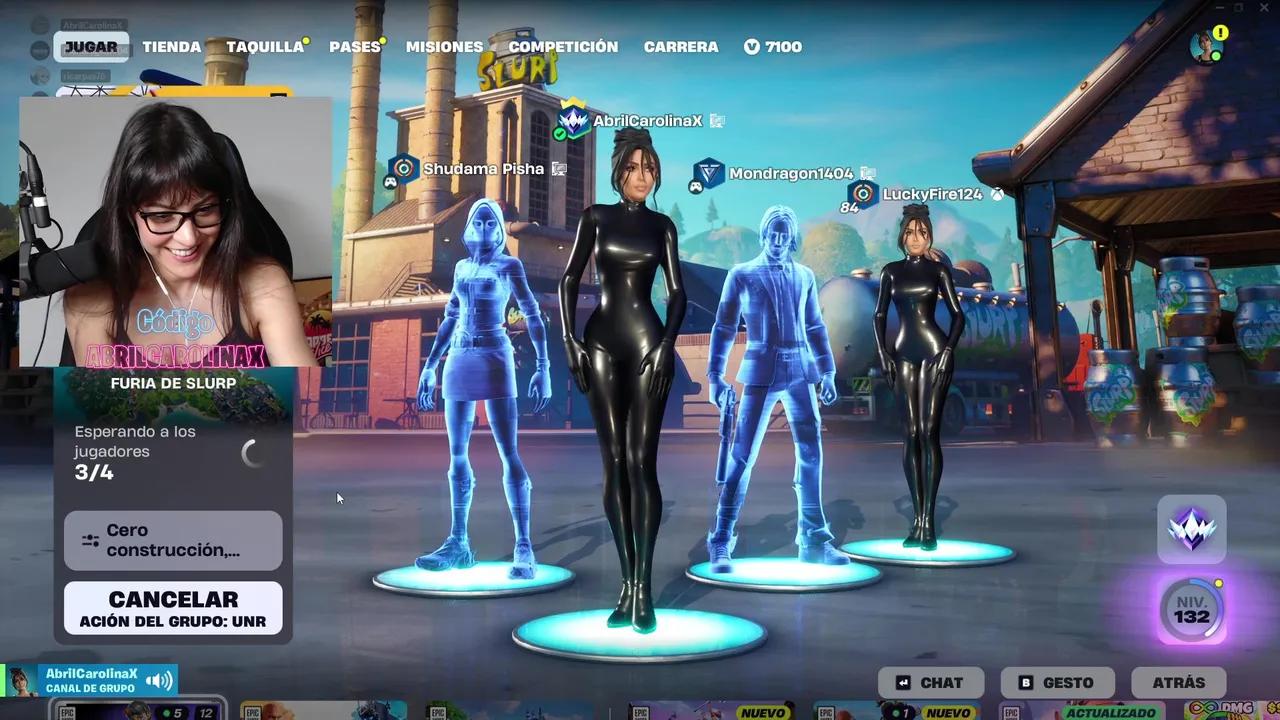1280x720 pixels.
Task: Open the CHAT window
Action: pyautogui.click(x=931, y=682)
